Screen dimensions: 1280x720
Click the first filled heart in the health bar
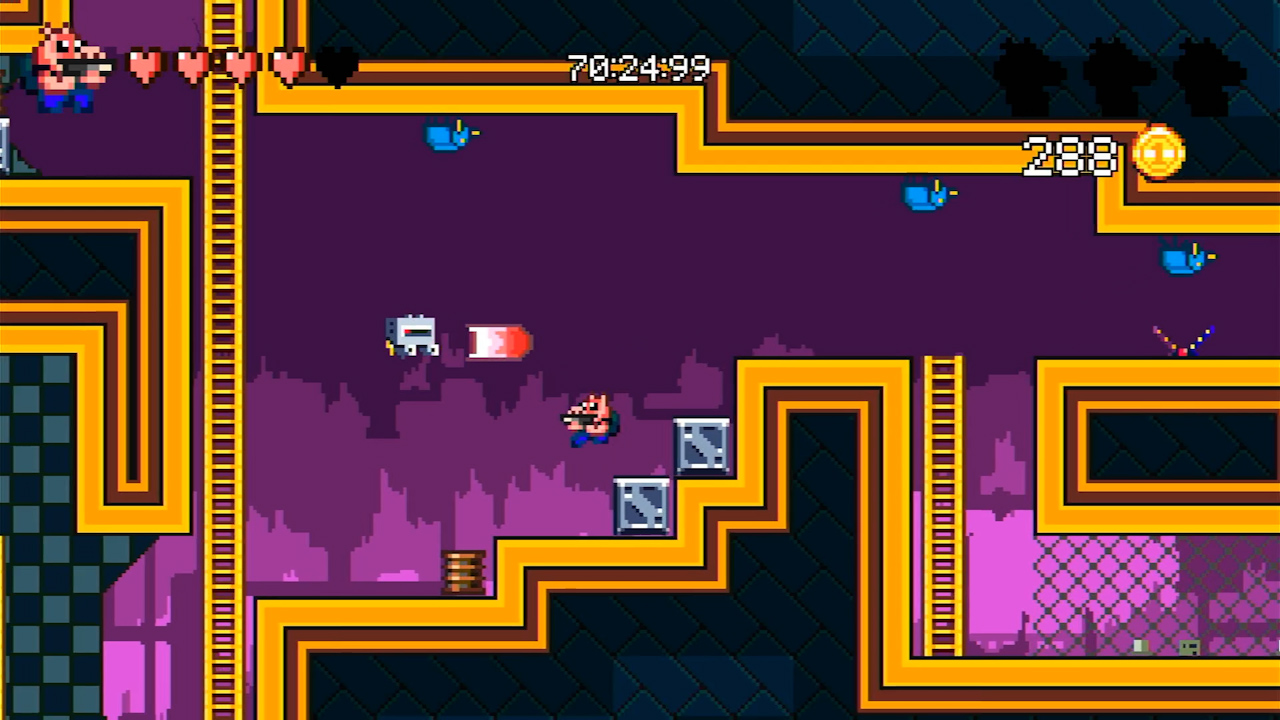(143, 65)
